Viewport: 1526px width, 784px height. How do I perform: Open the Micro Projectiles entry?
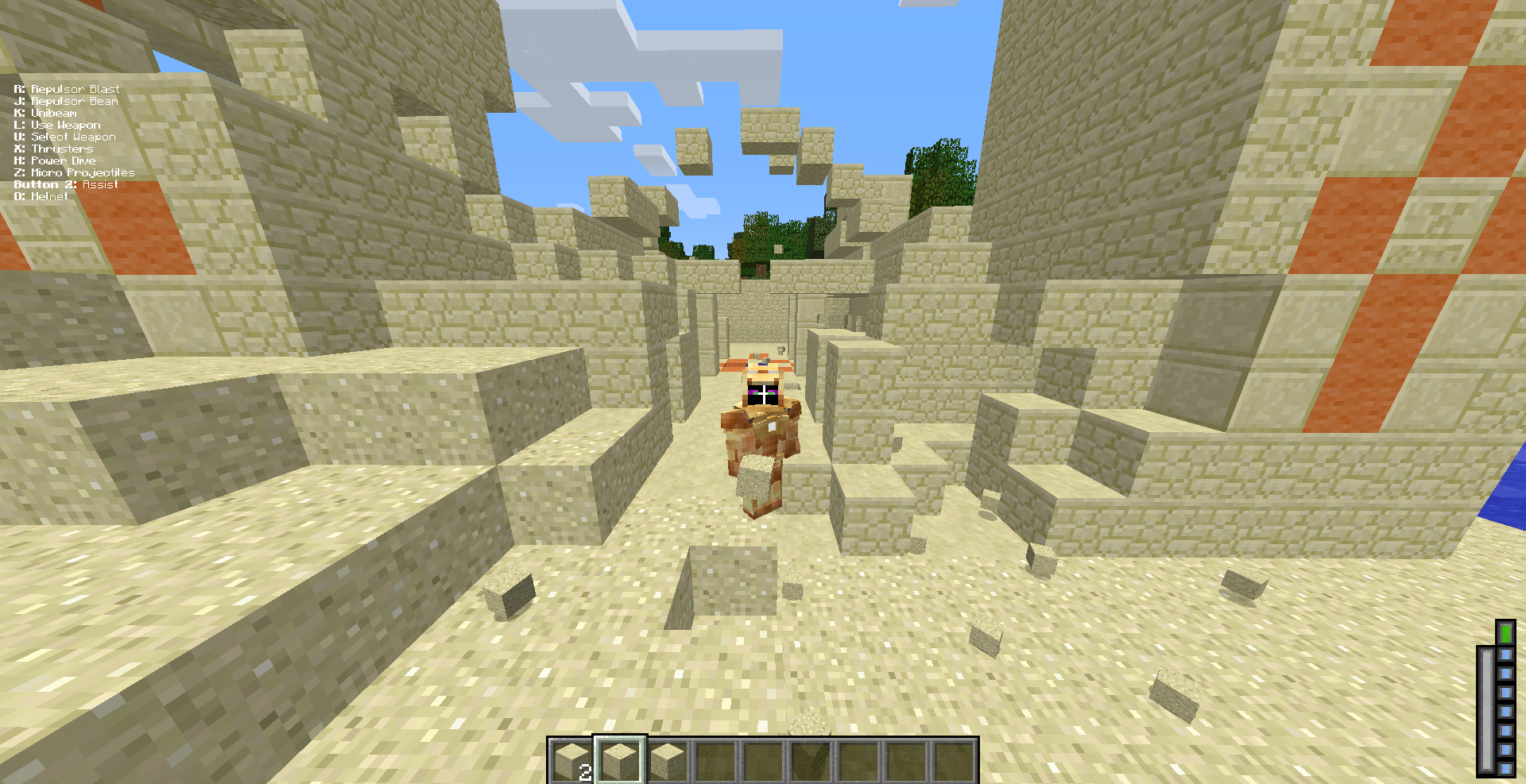[x=75, y=172]
